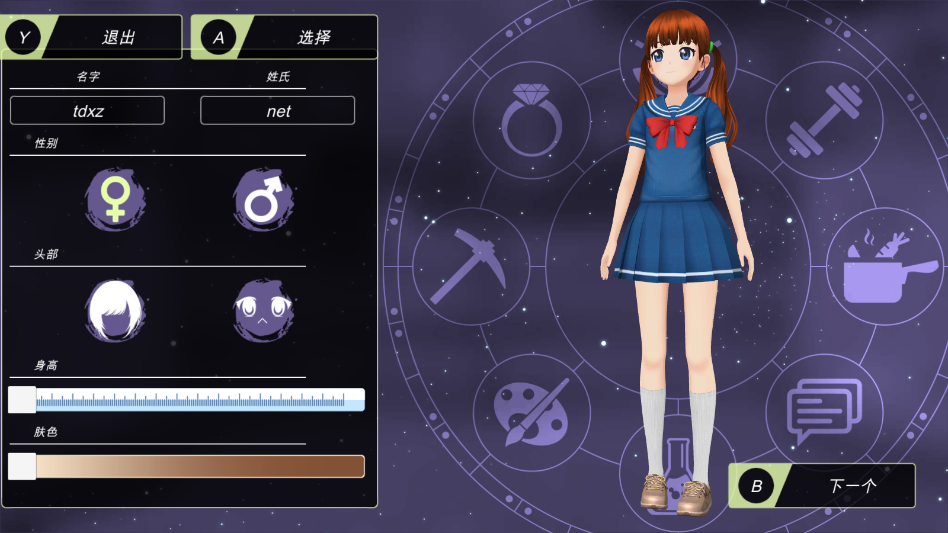Edit the surname field net
Screen dimensions: 948x533
(278, 111)
